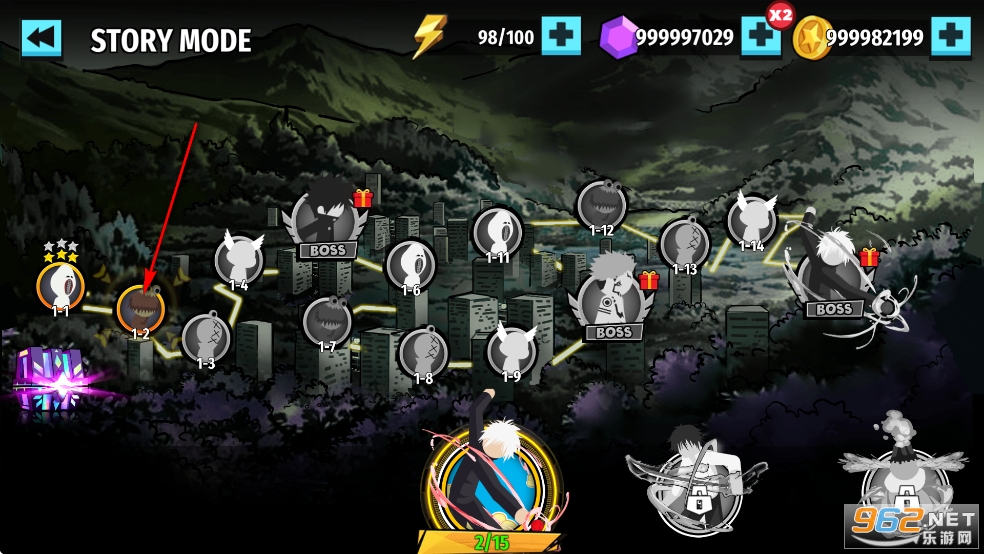The height and width of the screenshot is (554, 984).
Task: Select level 1-13 node
Action: [685, 244]
